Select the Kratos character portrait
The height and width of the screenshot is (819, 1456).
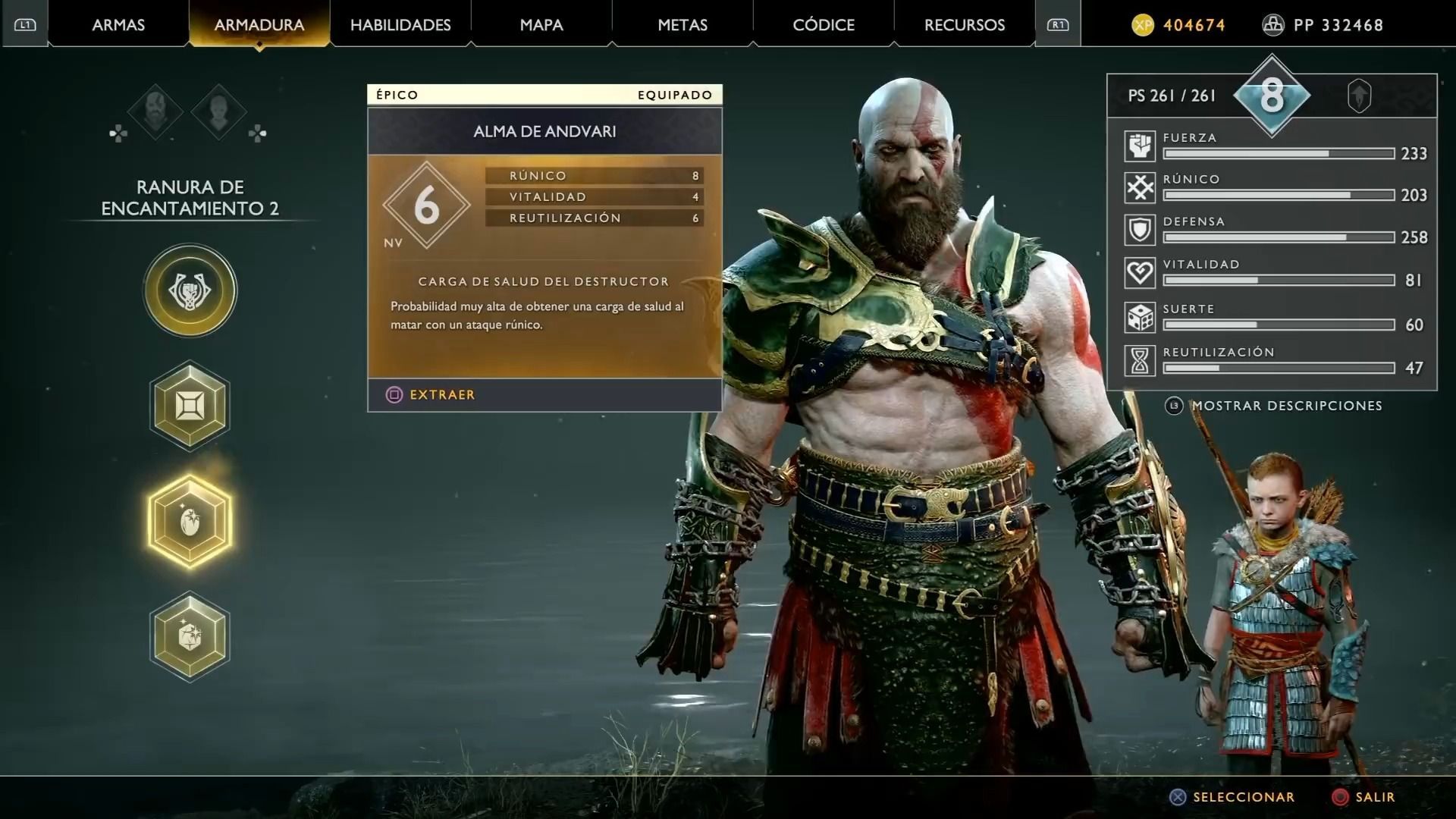(155, 112)
